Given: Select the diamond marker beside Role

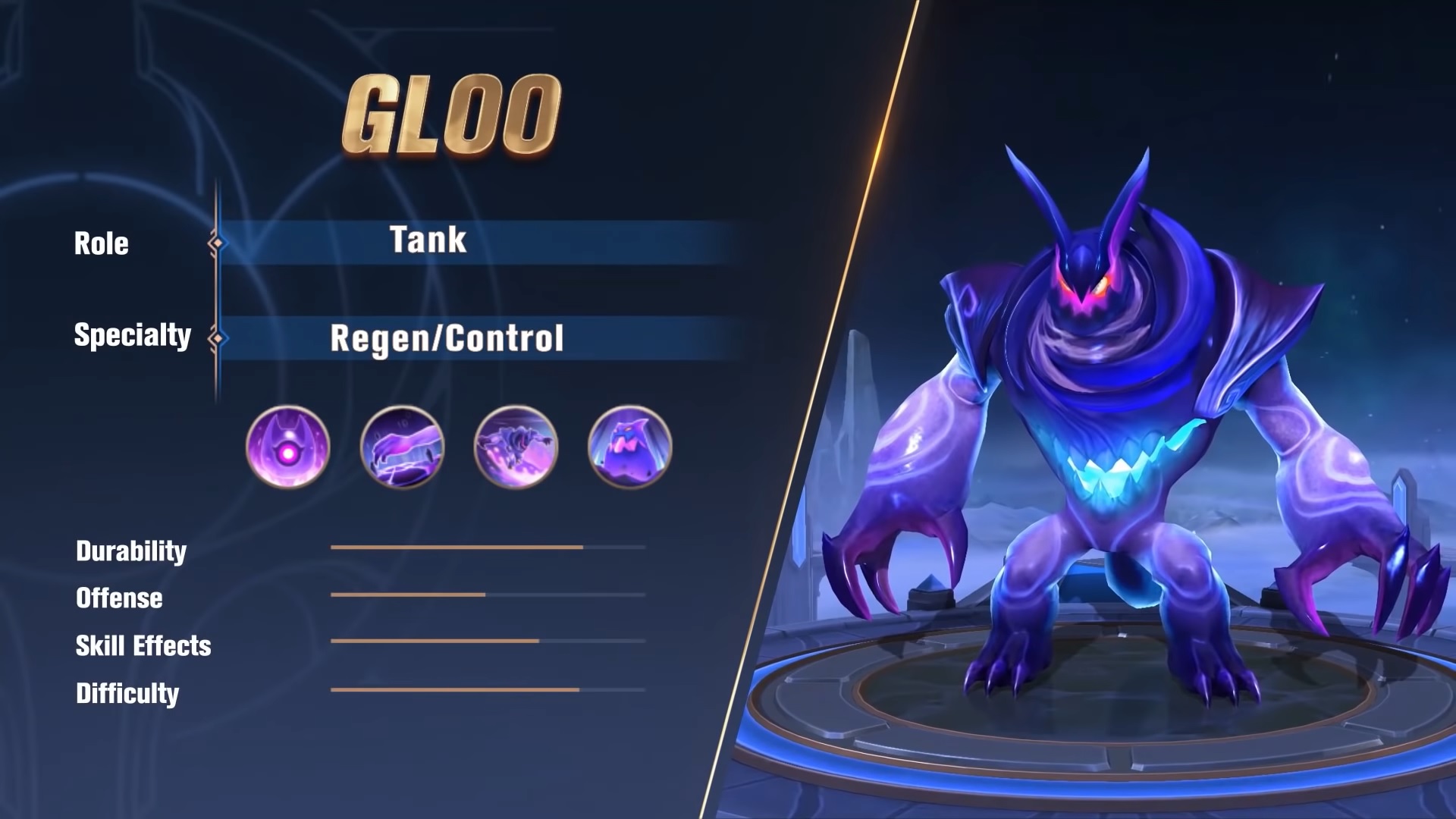Looking at the screenshot, I should 218,241.
